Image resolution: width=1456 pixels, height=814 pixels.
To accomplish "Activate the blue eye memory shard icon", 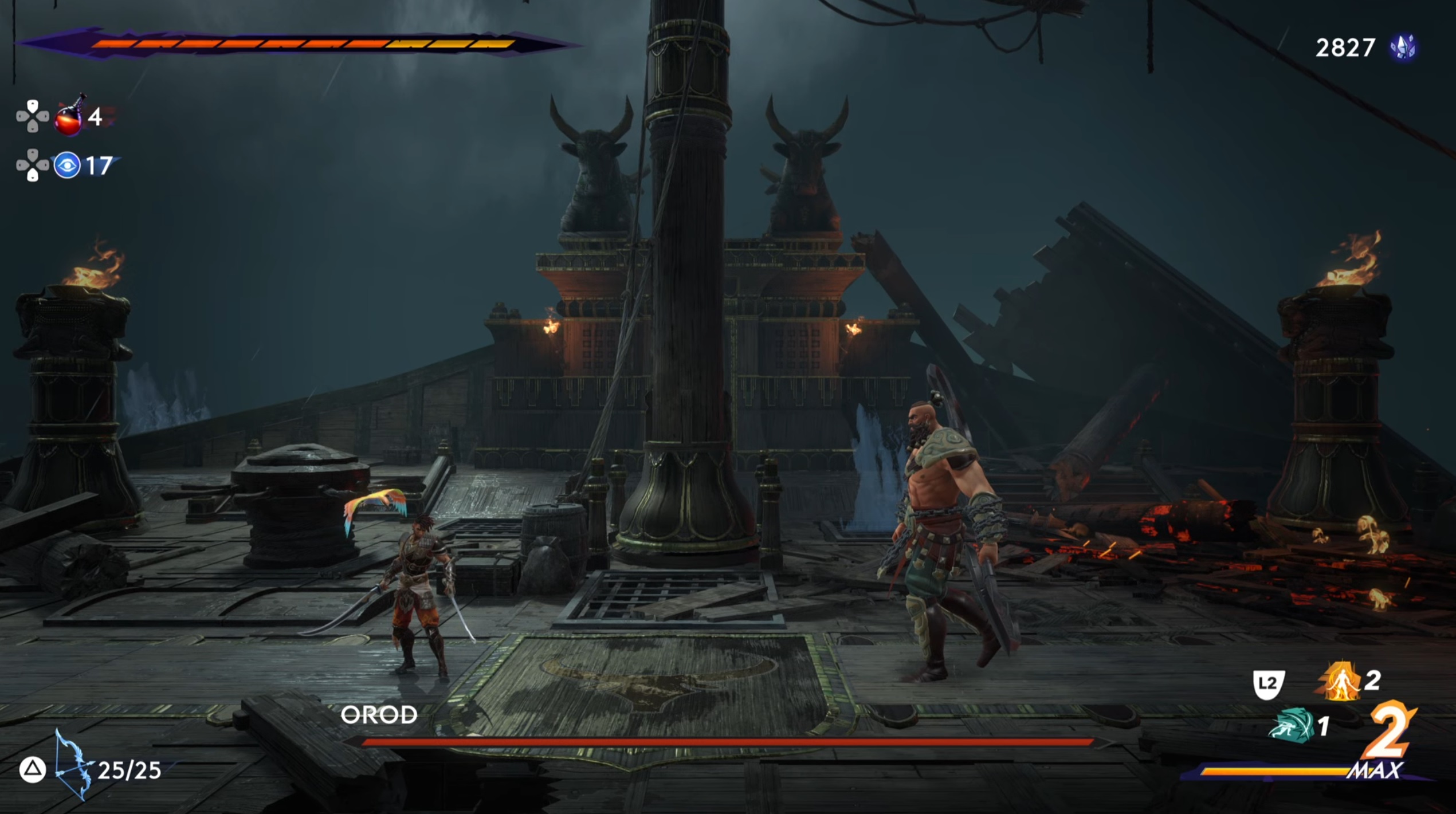I will (67, 166).
